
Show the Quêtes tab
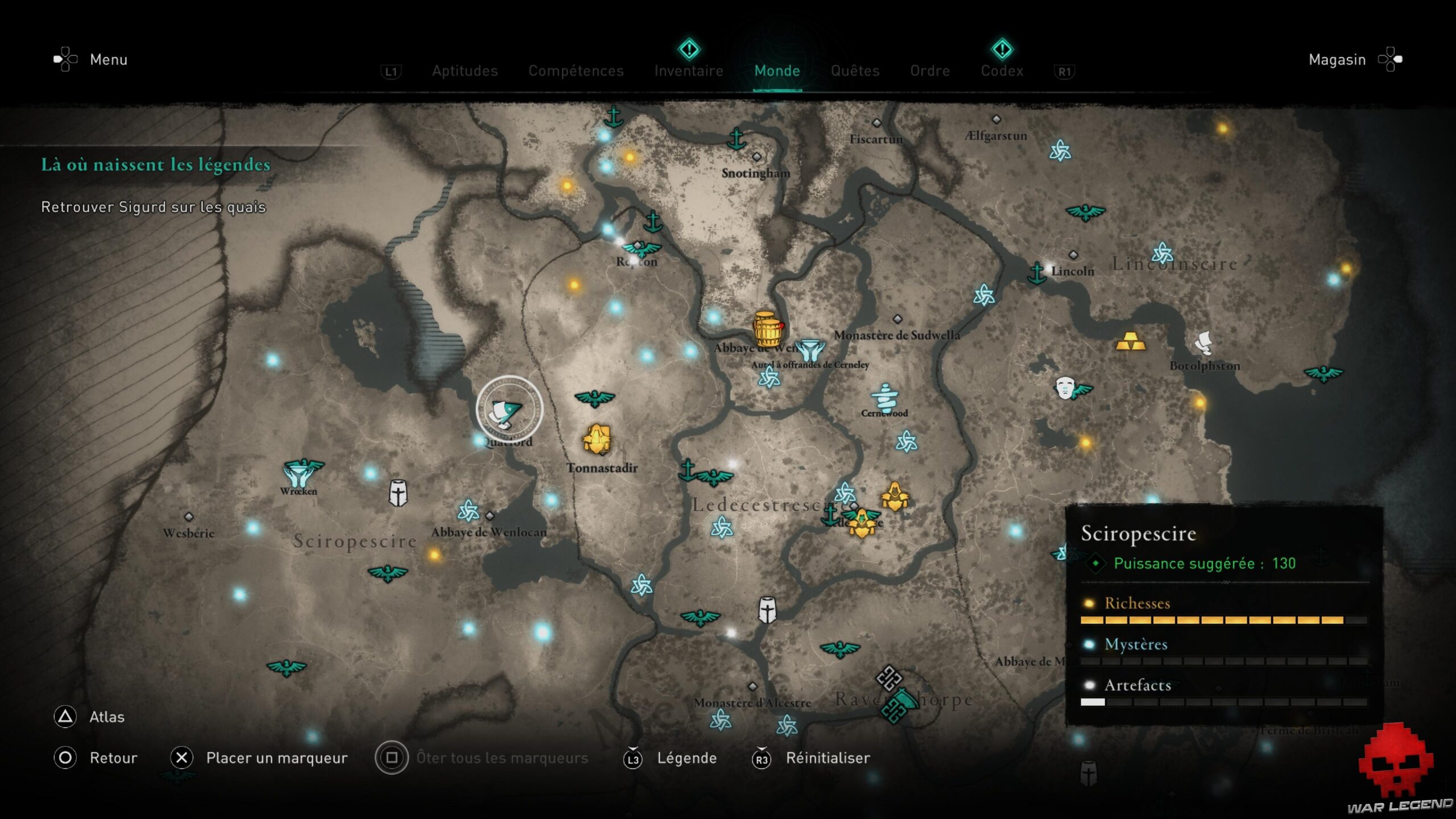[x=855, y=71]
